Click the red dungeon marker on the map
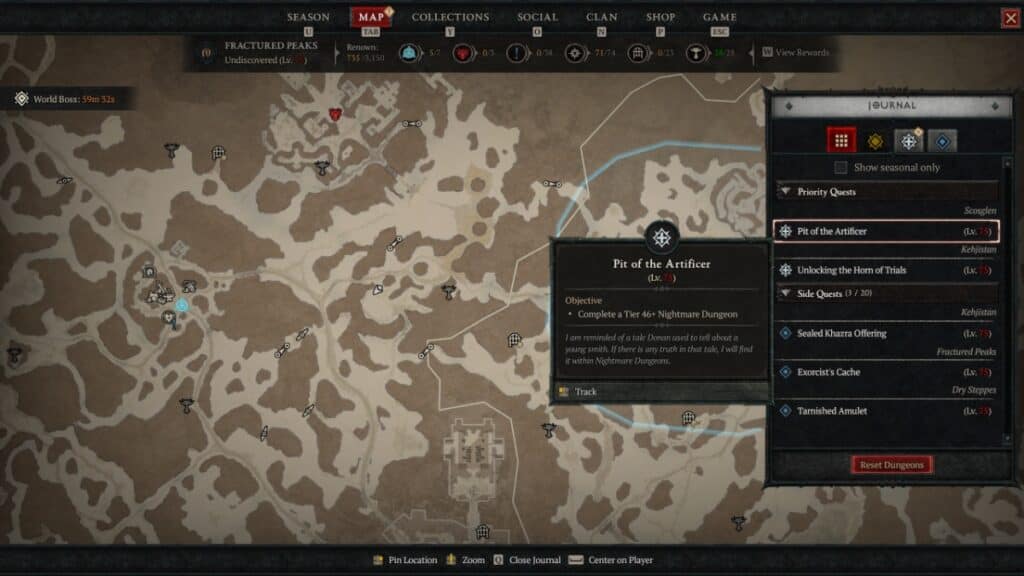1024x576 pixels. (x=335, y=114)
